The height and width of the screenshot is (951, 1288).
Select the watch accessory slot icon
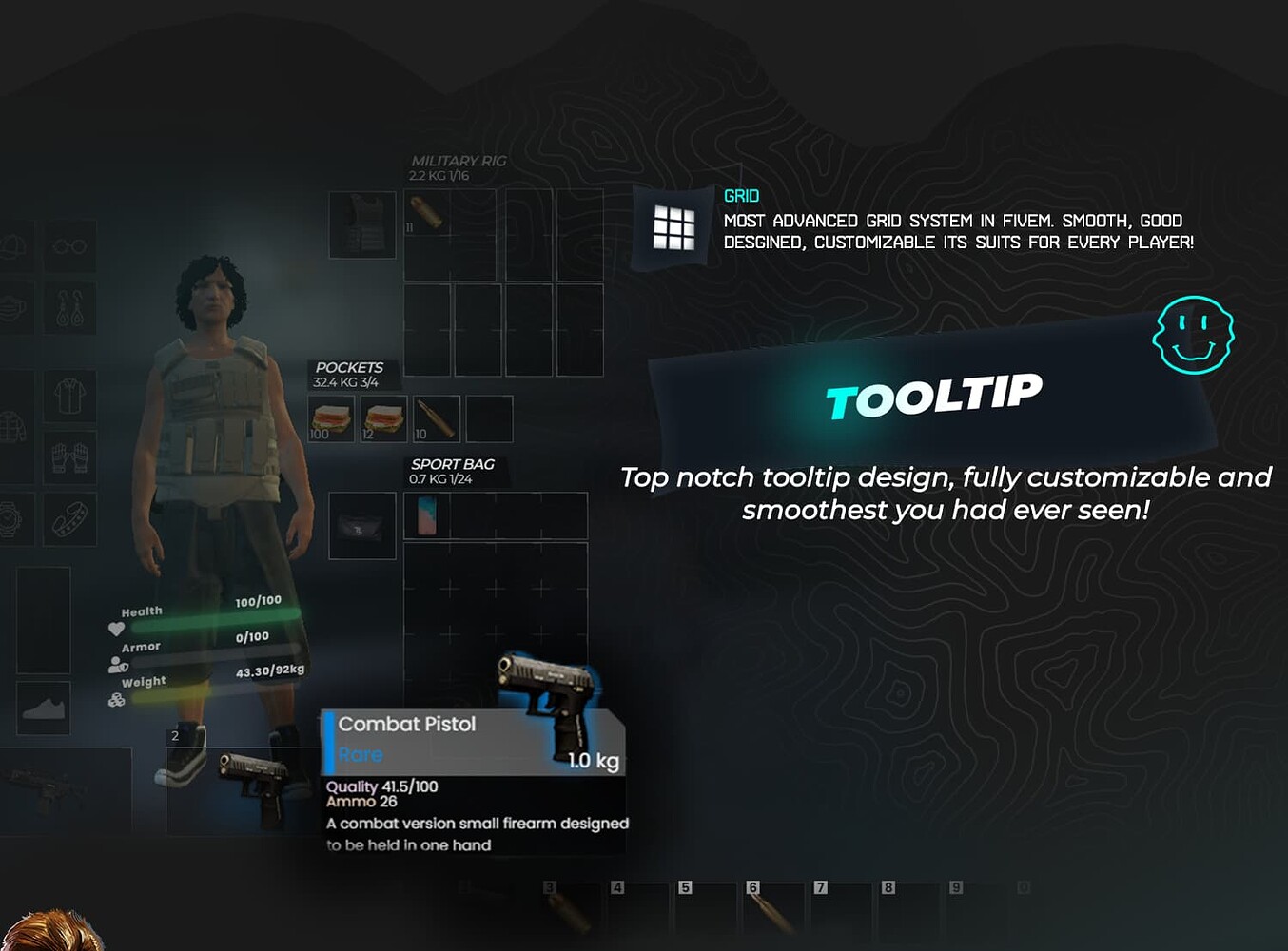pyautogui.click(x=11, y=518)
